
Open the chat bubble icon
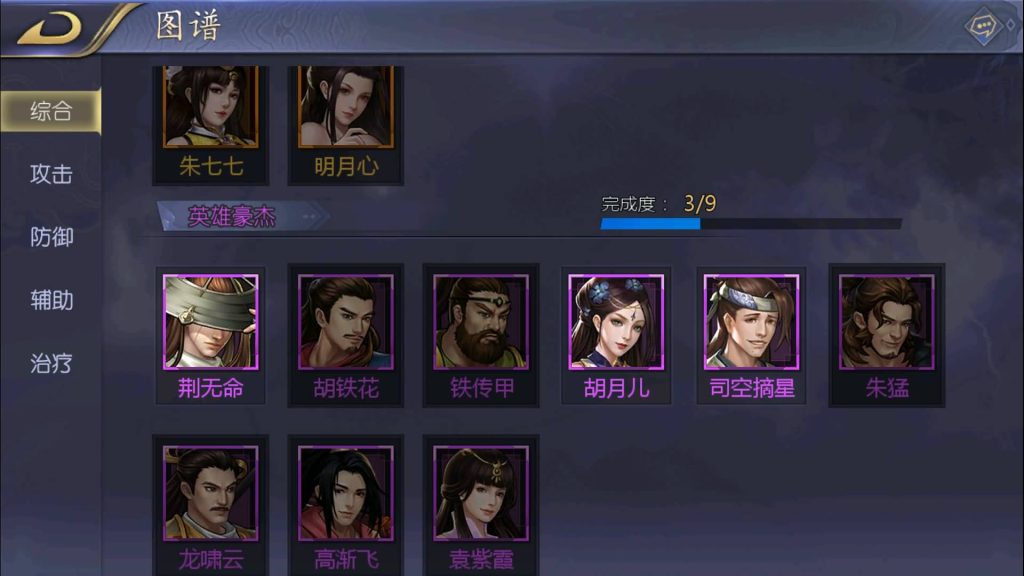click(985, 26)
